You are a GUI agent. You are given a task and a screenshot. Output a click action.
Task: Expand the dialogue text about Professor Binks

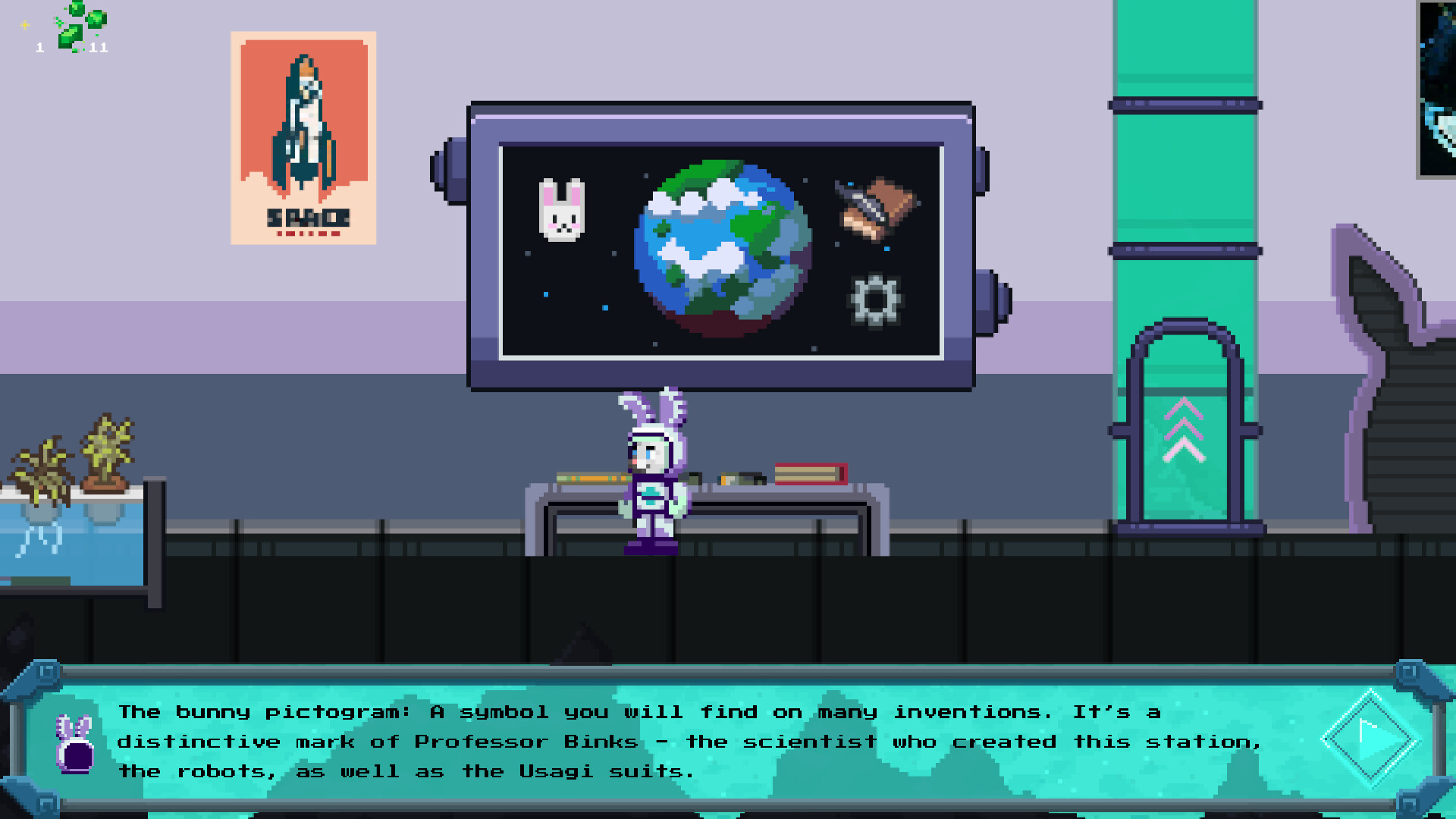(x=637, y=741)
